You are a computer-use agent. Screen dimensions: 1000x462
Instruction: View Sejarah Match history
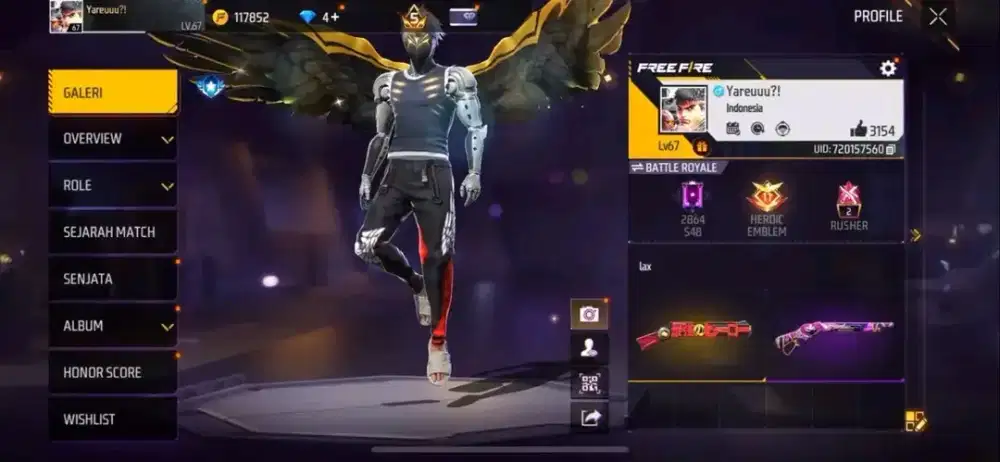tap(112, 232)
